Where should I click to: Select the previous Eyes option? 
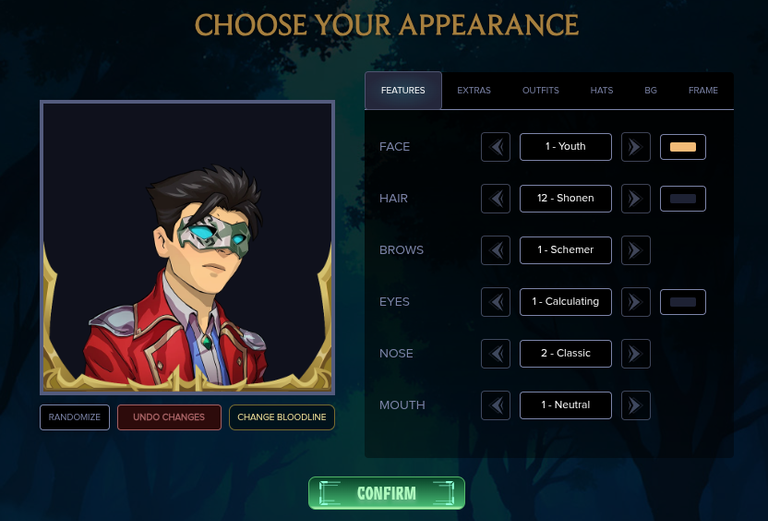496,302
